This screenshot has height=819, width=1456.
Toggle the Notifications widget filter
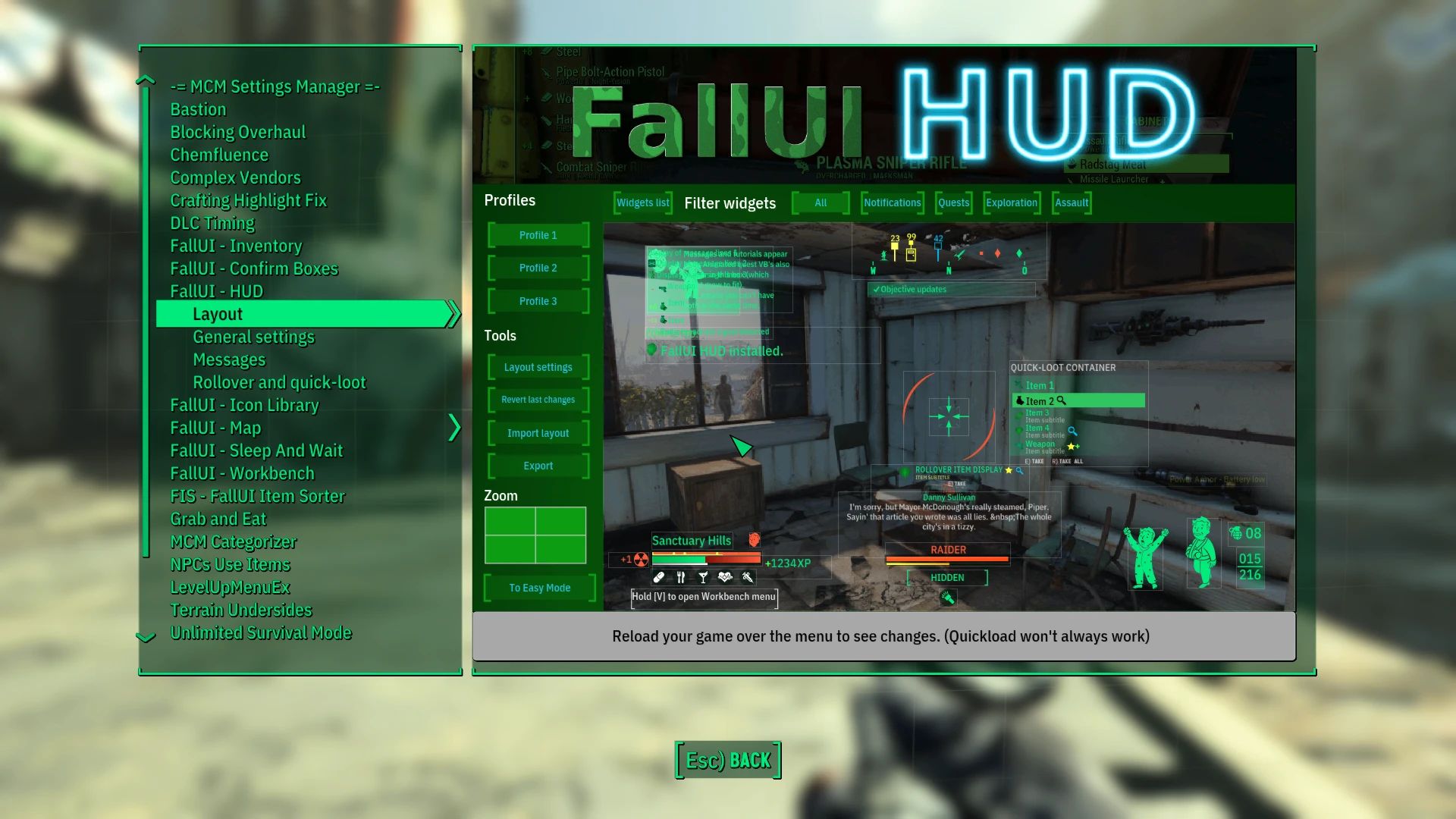coord(892,202)
